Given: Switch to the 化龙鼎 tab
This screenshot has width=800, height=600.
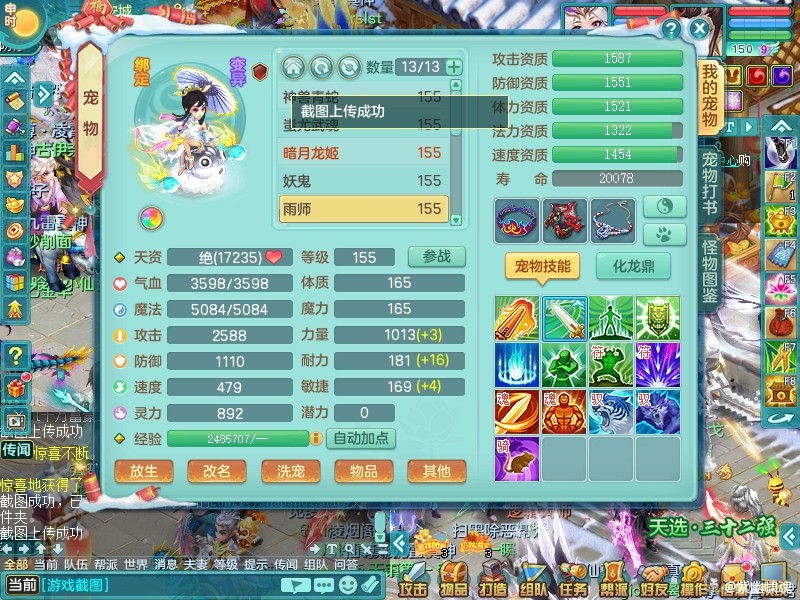Looking at the screenshot, I should [633, 265].
